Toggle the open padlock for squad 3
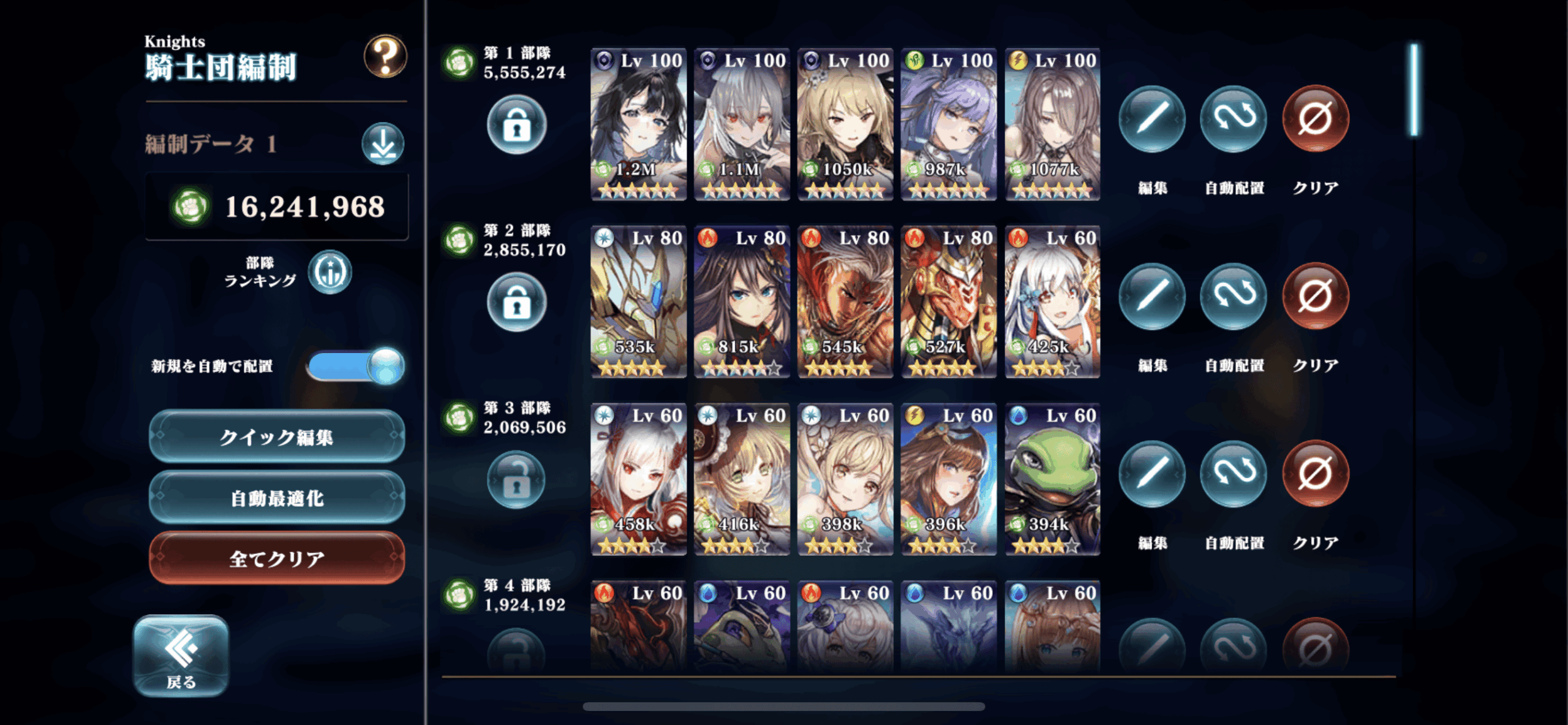Image resolution: width=1568 pixels, height=725 pixels. [516, 480]
